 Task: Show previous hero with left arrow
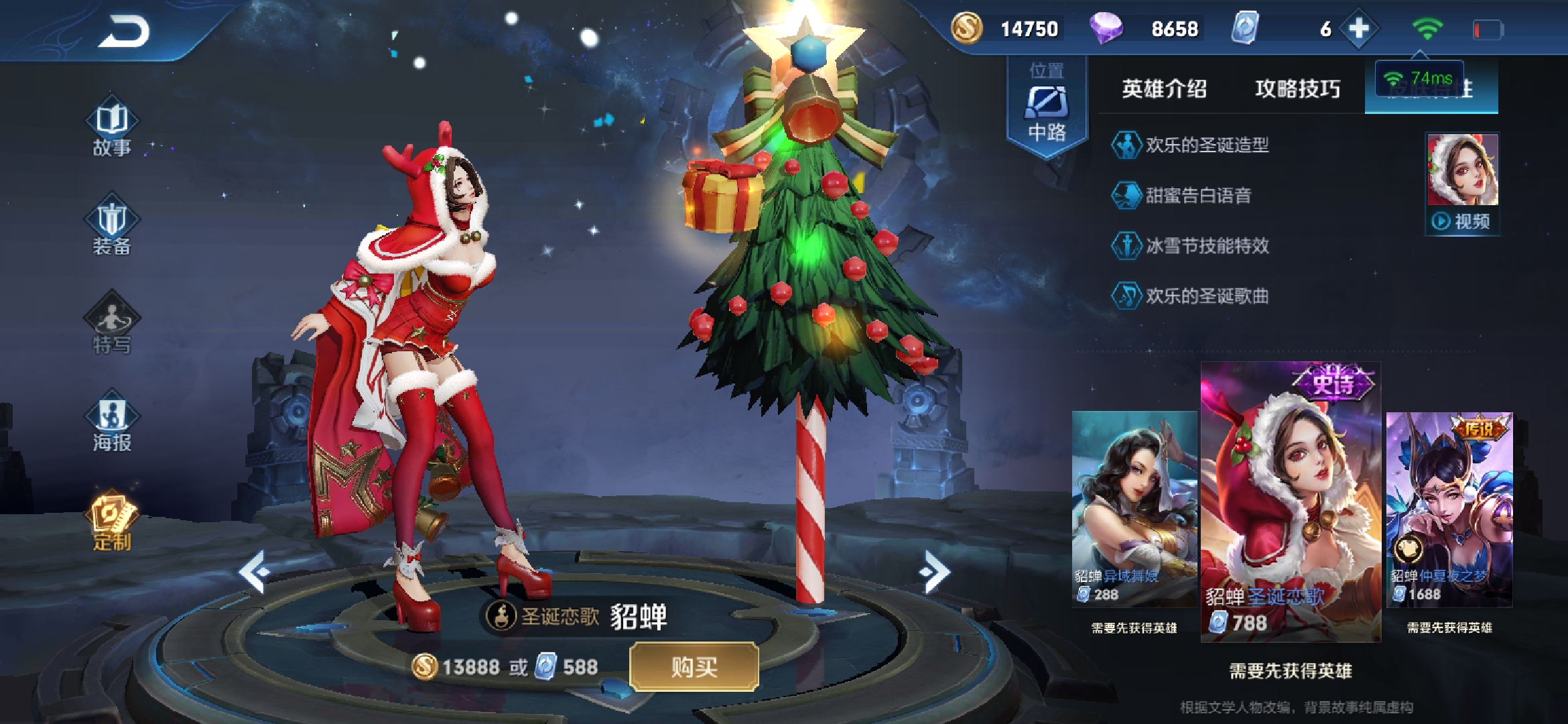255,572
